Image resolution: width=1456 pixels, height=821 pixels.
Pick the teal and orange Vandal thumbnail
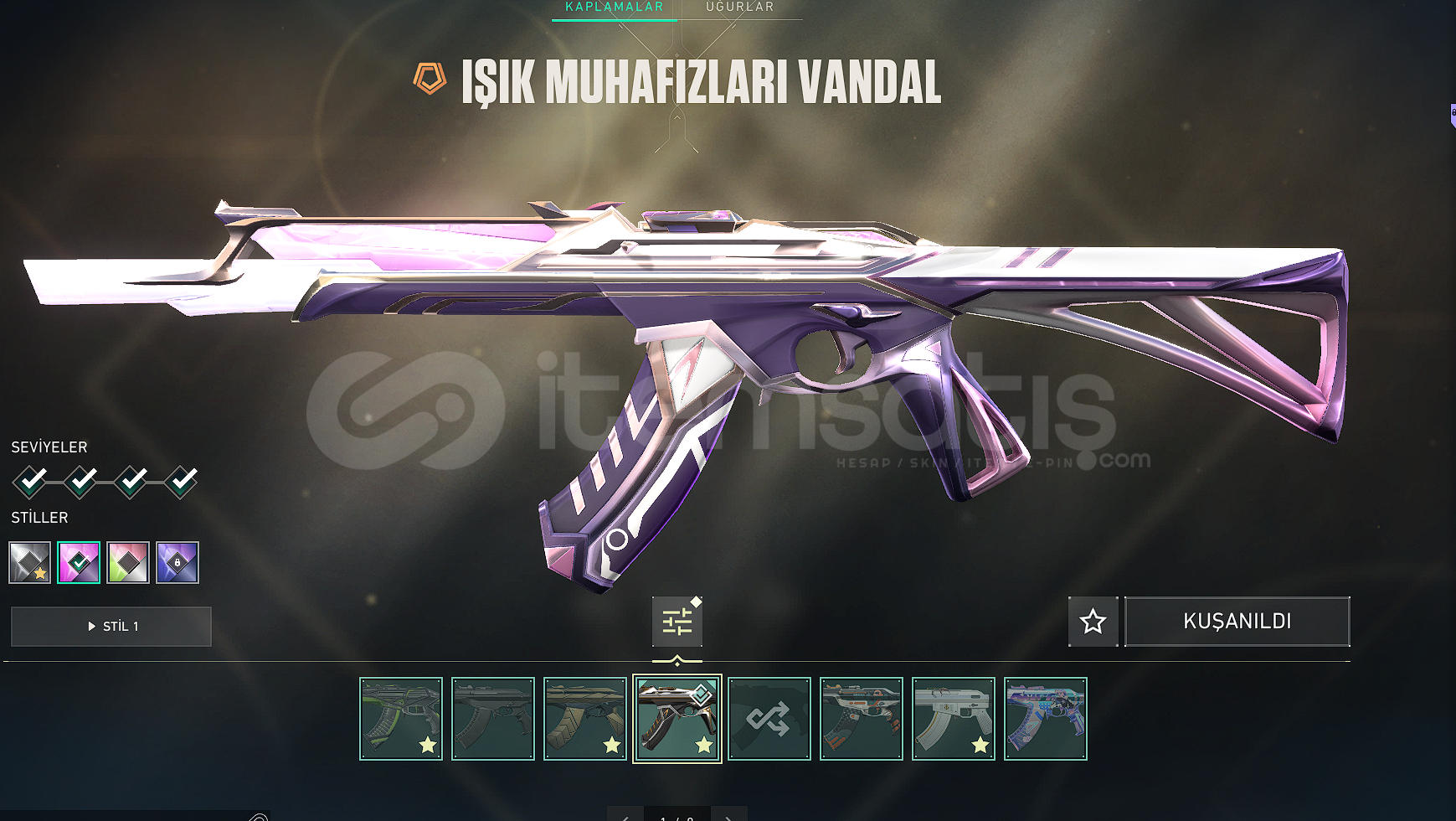click(x=862, y=719)
